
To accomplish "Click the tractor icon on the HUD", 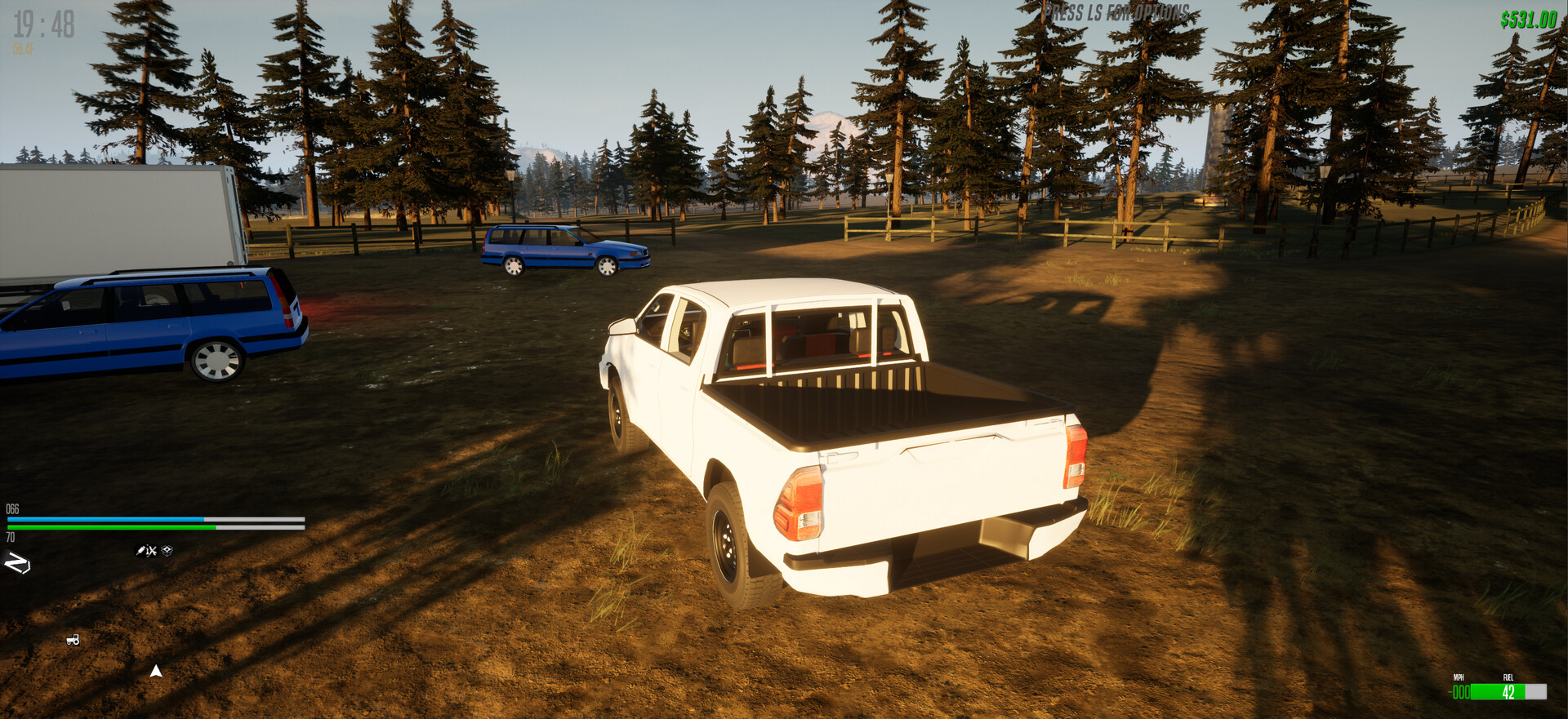I will coord(72,640).
